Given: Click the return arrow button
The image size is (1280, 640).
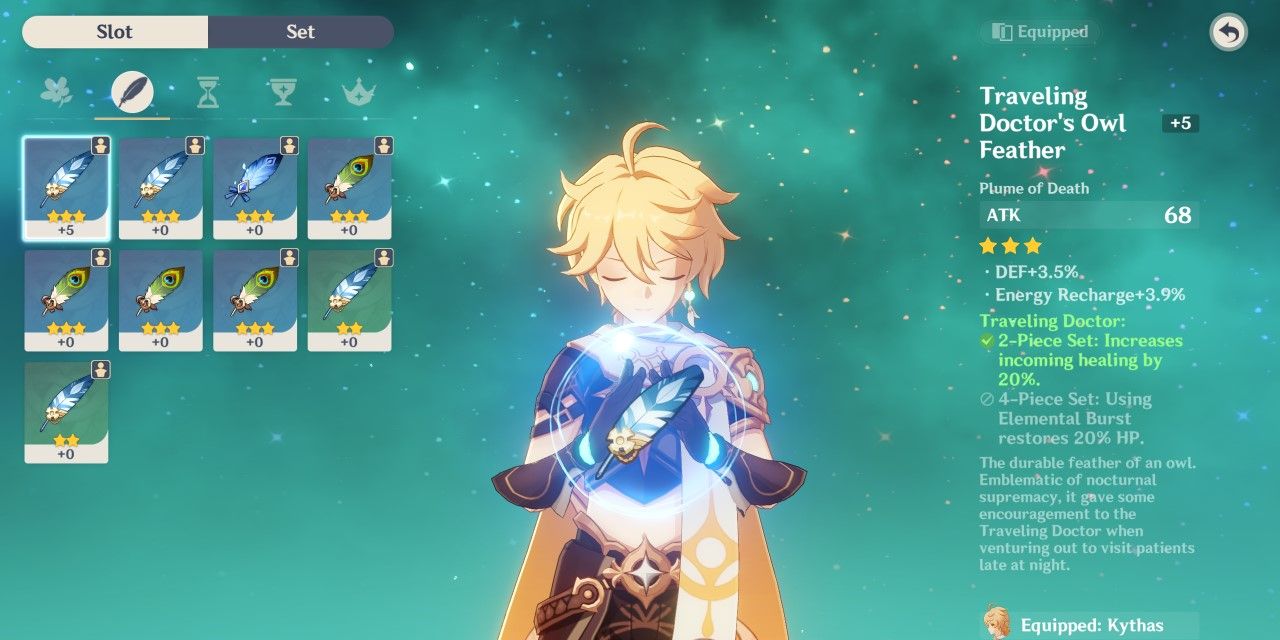Looking at the screenshot, I should (1228, 33).
